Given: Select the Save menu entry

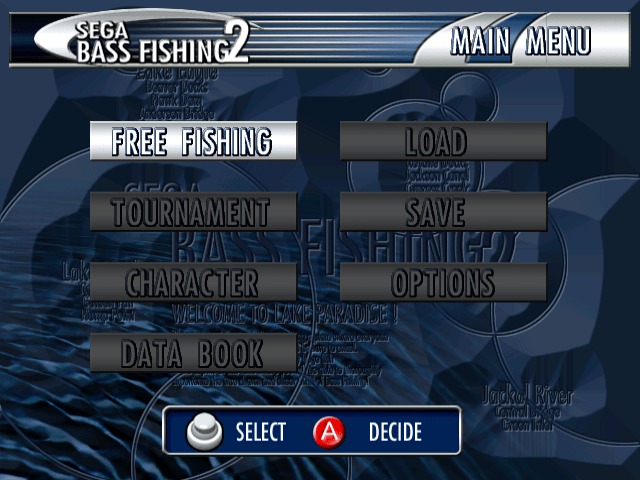Looking at the screenshot, I should click(x=443, y=212).
